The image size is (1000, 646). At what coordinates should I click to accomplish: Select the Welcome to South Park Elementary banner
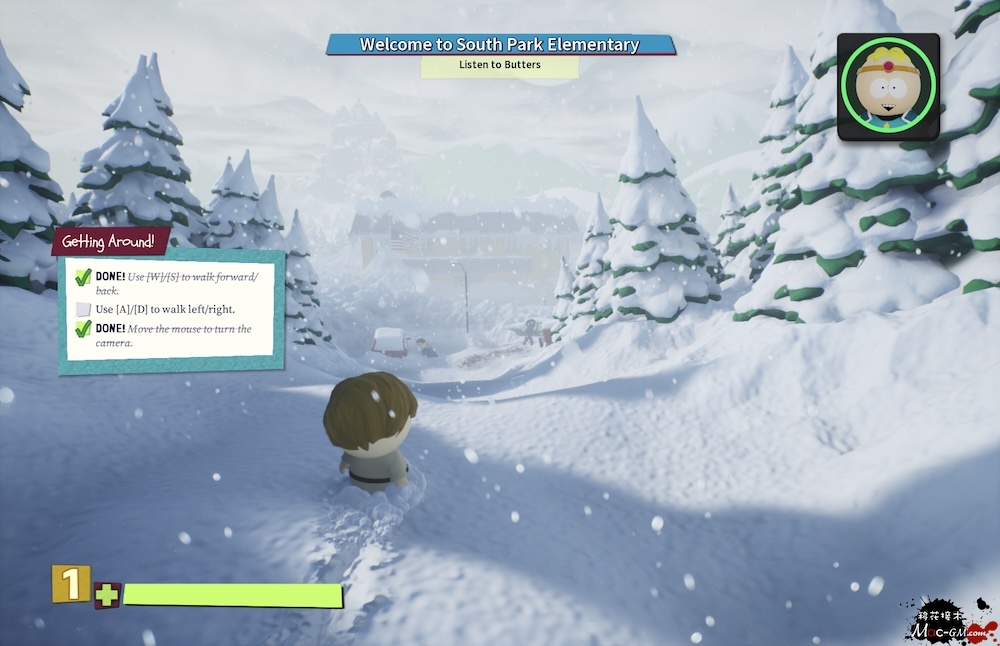click(x=500, y=45)
